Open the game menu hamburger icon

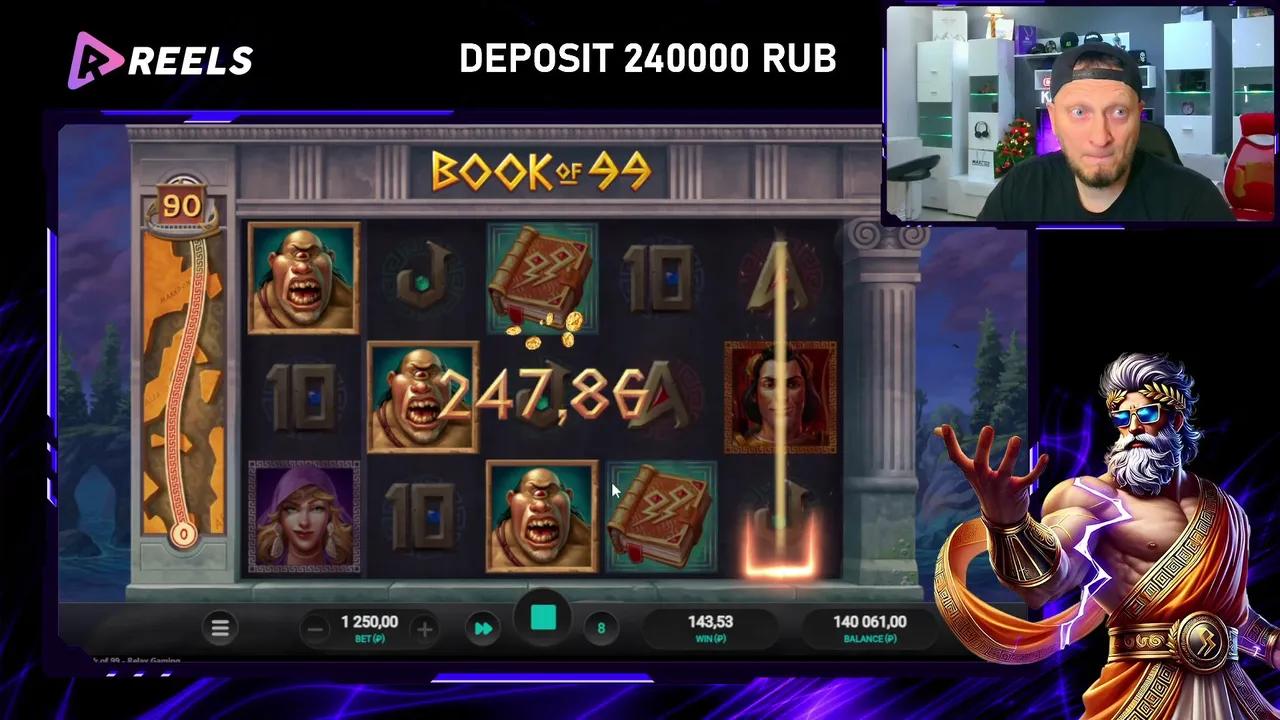coord(220,627)
